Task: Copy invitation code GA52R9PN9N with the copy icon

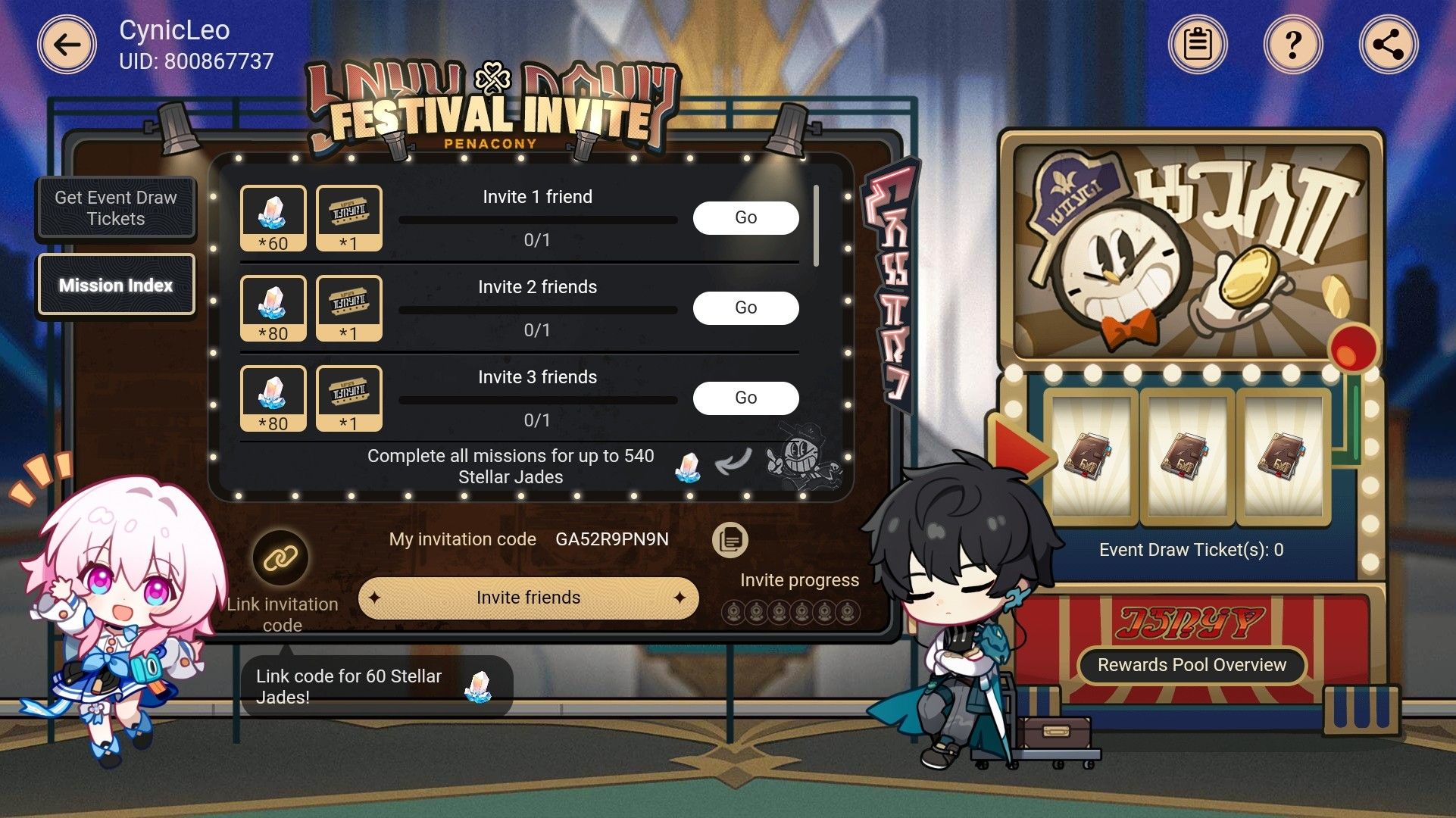Action: point(729,539)
